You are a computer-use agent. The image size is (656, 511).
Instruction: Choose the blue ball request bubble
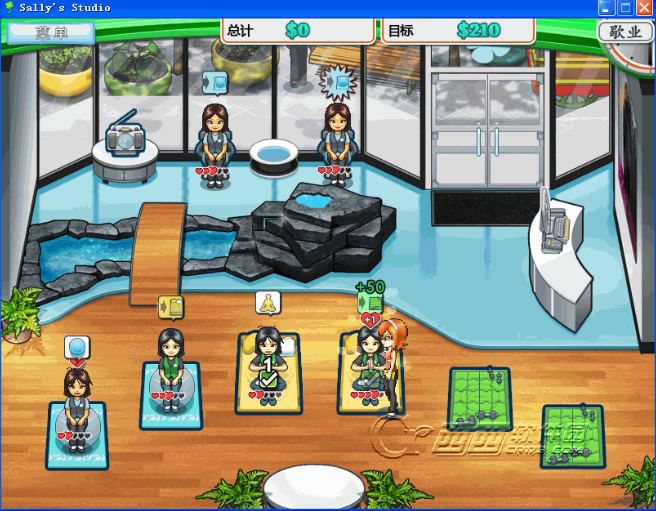point(77,348)
